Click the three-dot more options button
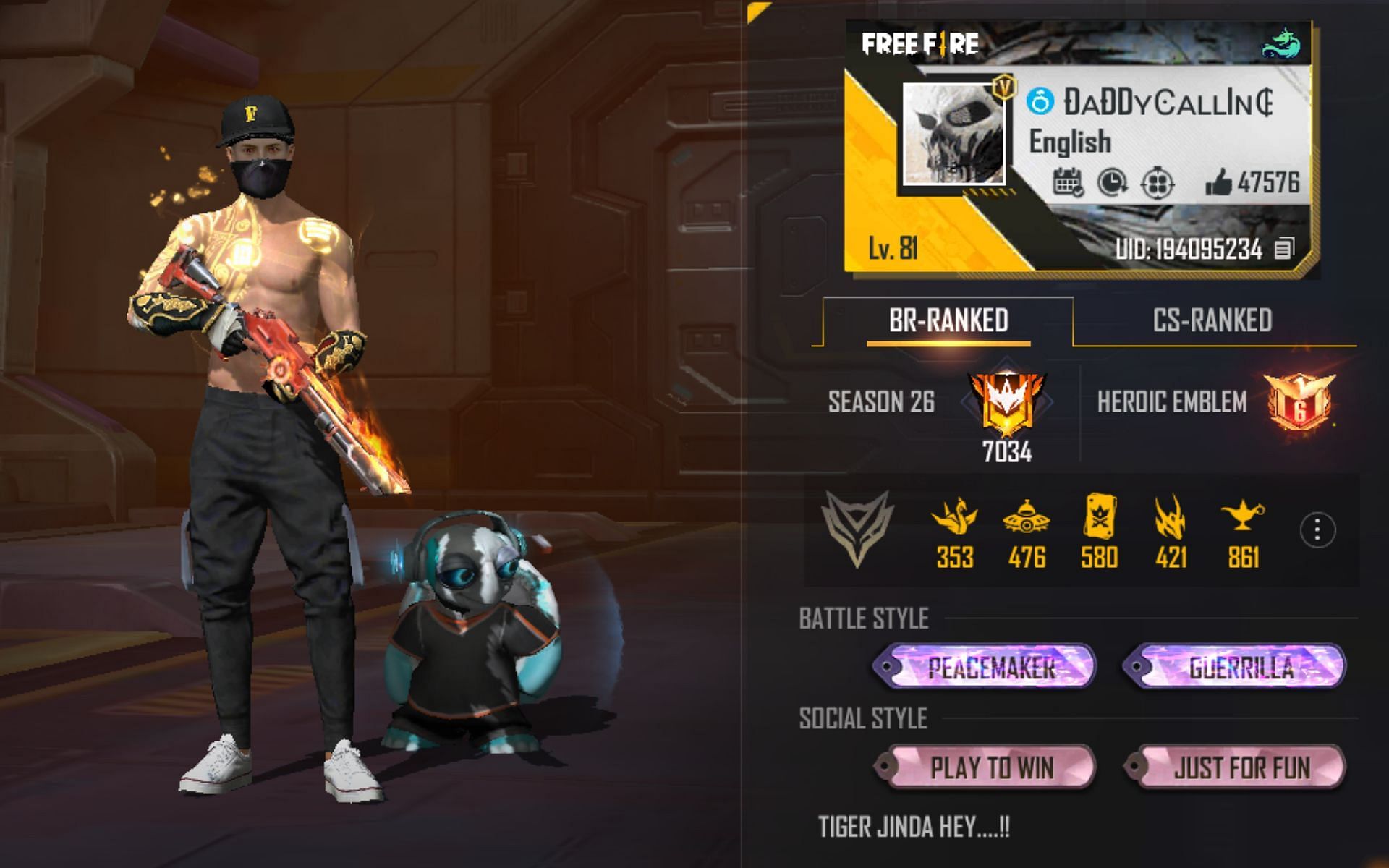Image resolution: width=1389 pixels, height=868 pixels. (1317, 530)
